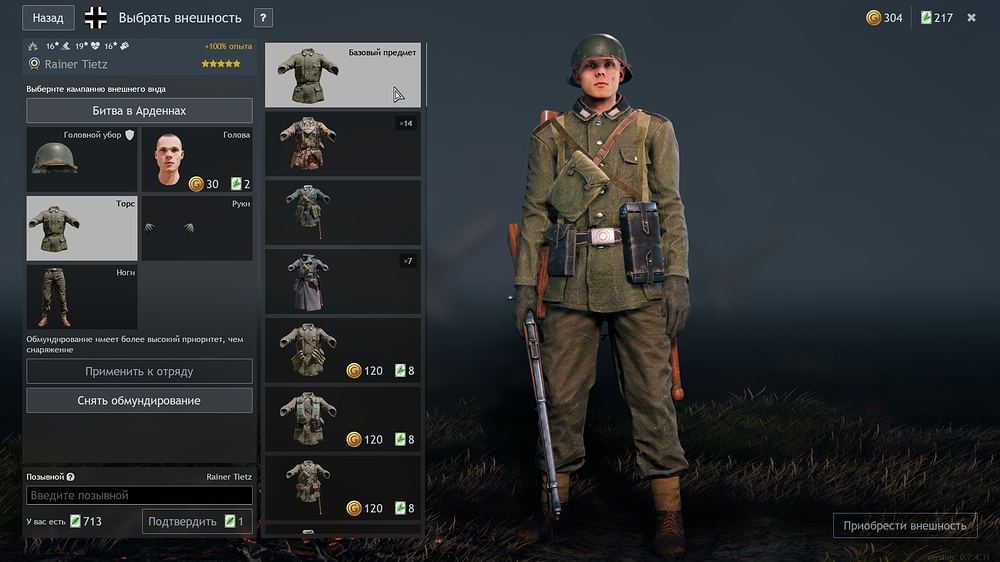The image size is (1000, 562).
Task: Select the Головной убор helmet slot
Action: click(x=81, y=159)
